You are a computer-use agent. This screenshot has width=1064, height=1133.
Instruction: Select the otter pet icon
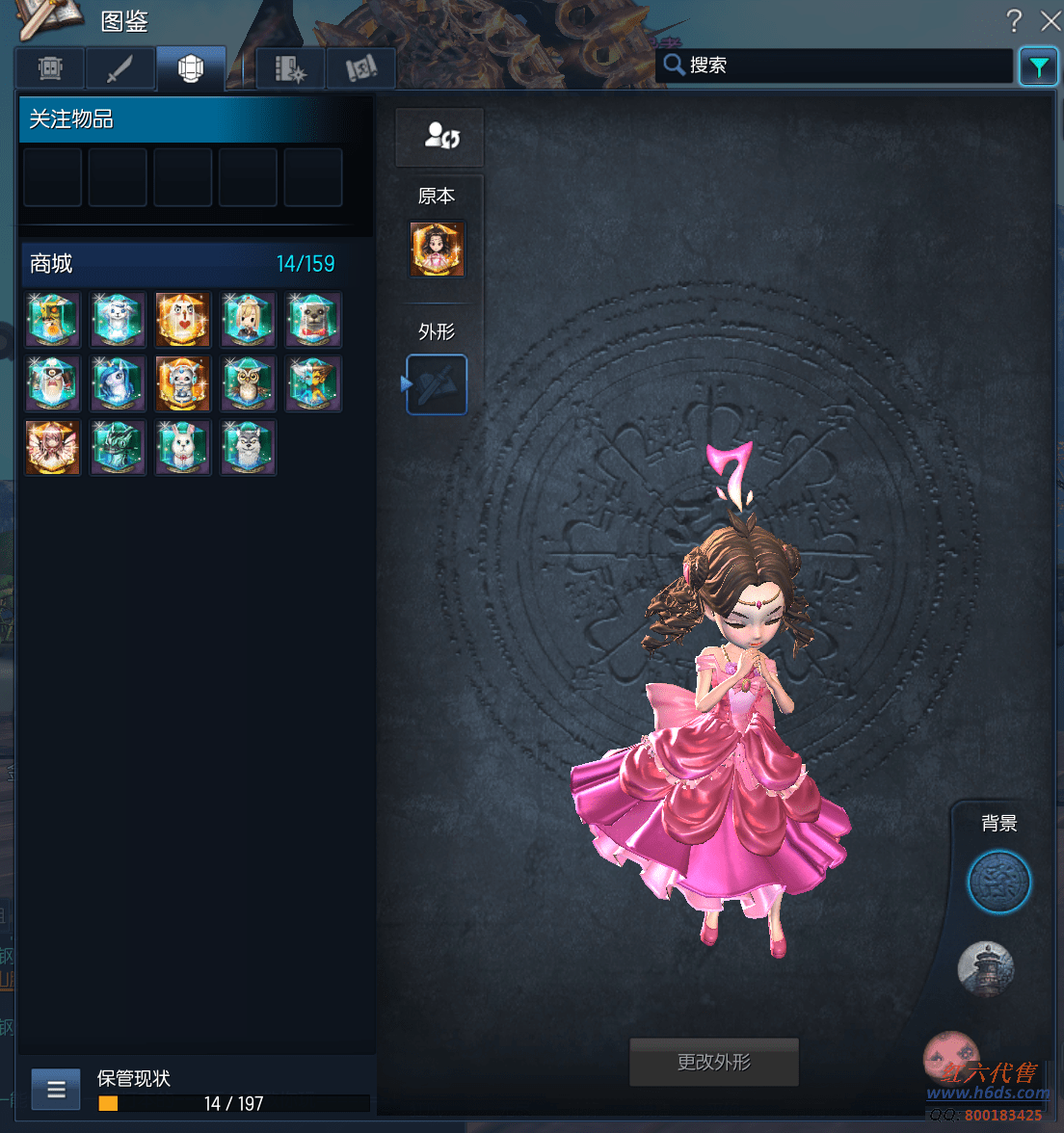click(x=313, y=320)
